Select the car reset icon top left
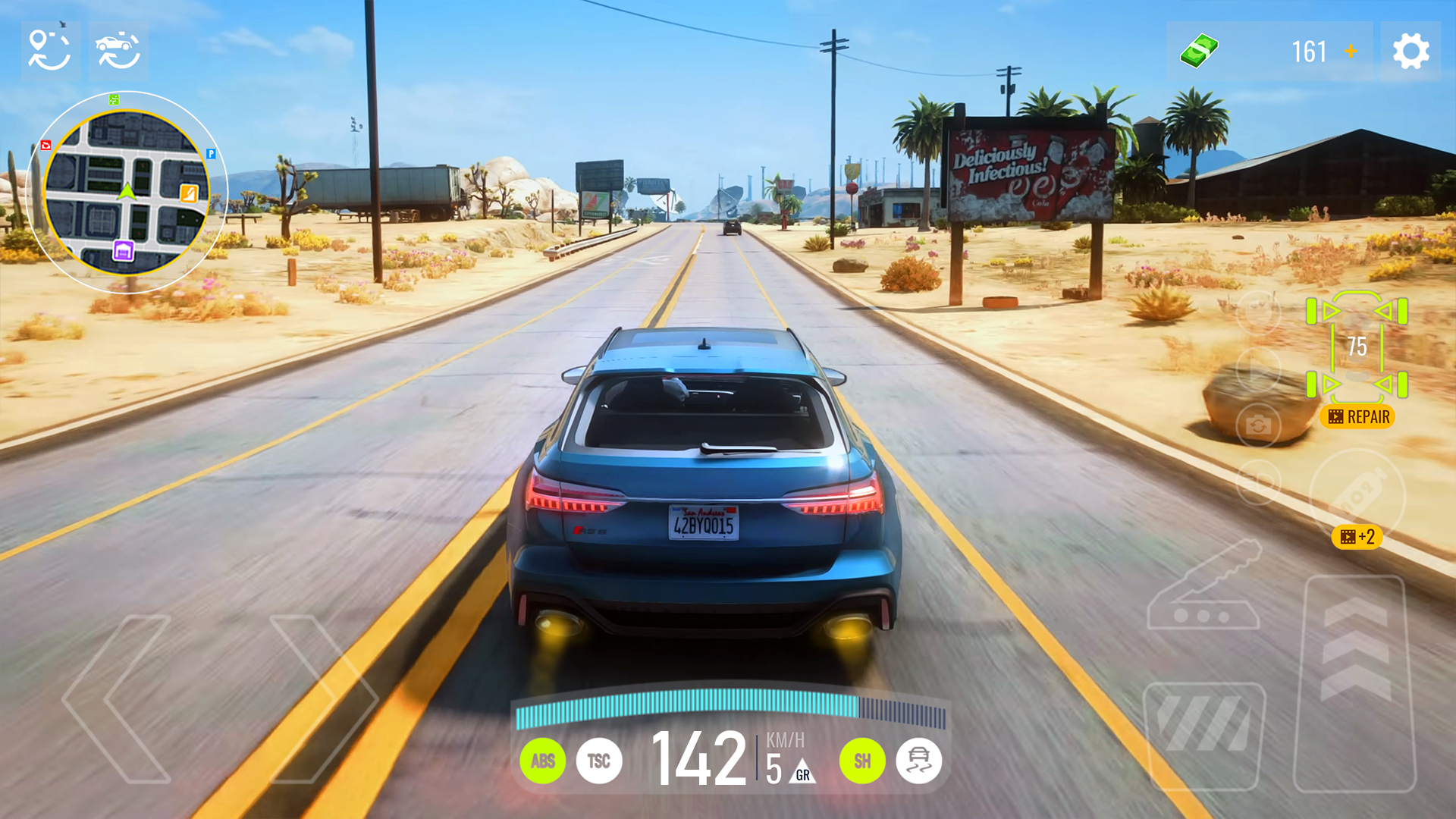This screenshot has width=1456, height=819. tap(119, 52)
